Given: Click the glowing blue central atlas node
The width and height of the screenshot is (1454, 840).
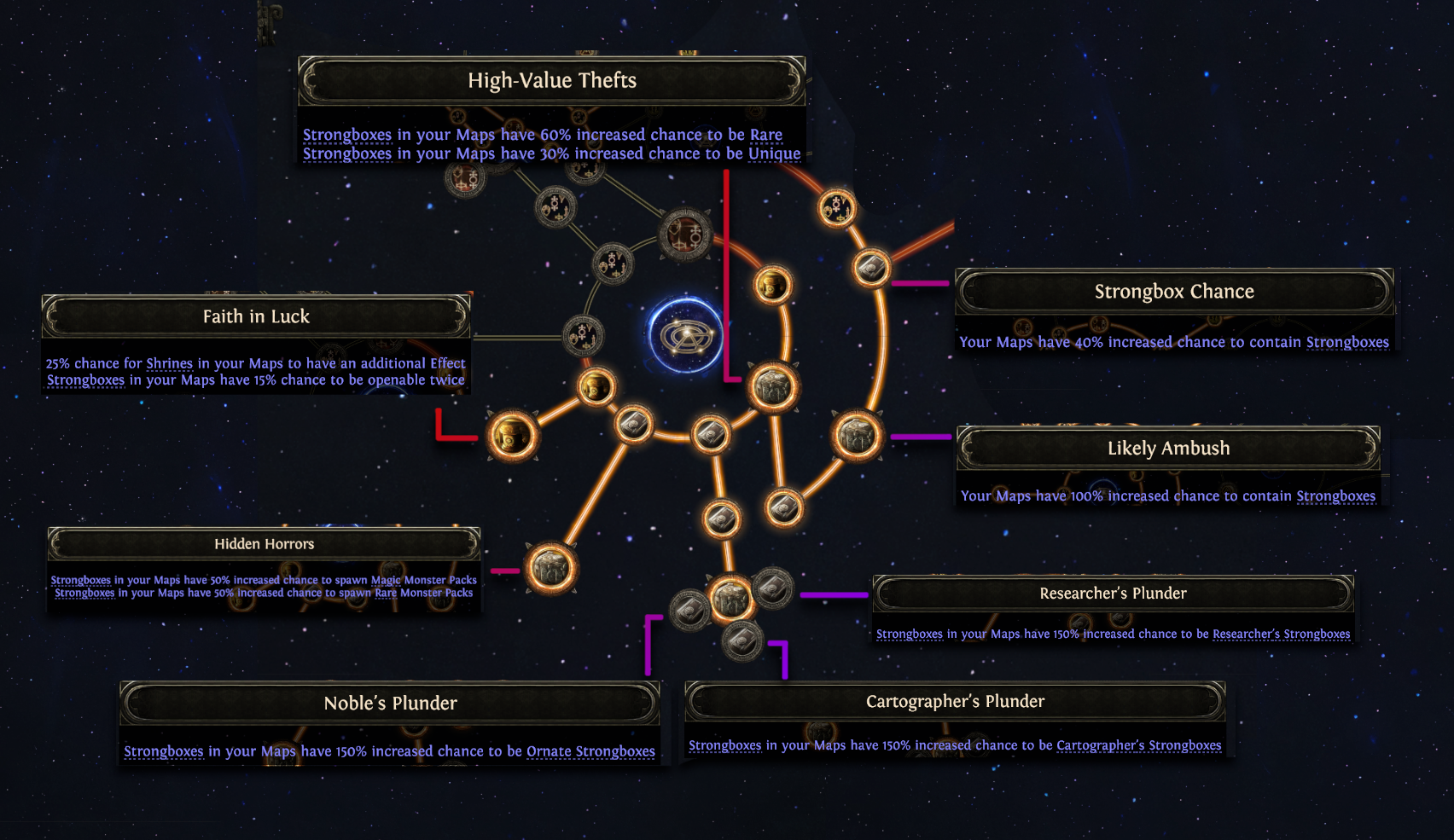Looking at the screenshot, I should click(684, 335).
